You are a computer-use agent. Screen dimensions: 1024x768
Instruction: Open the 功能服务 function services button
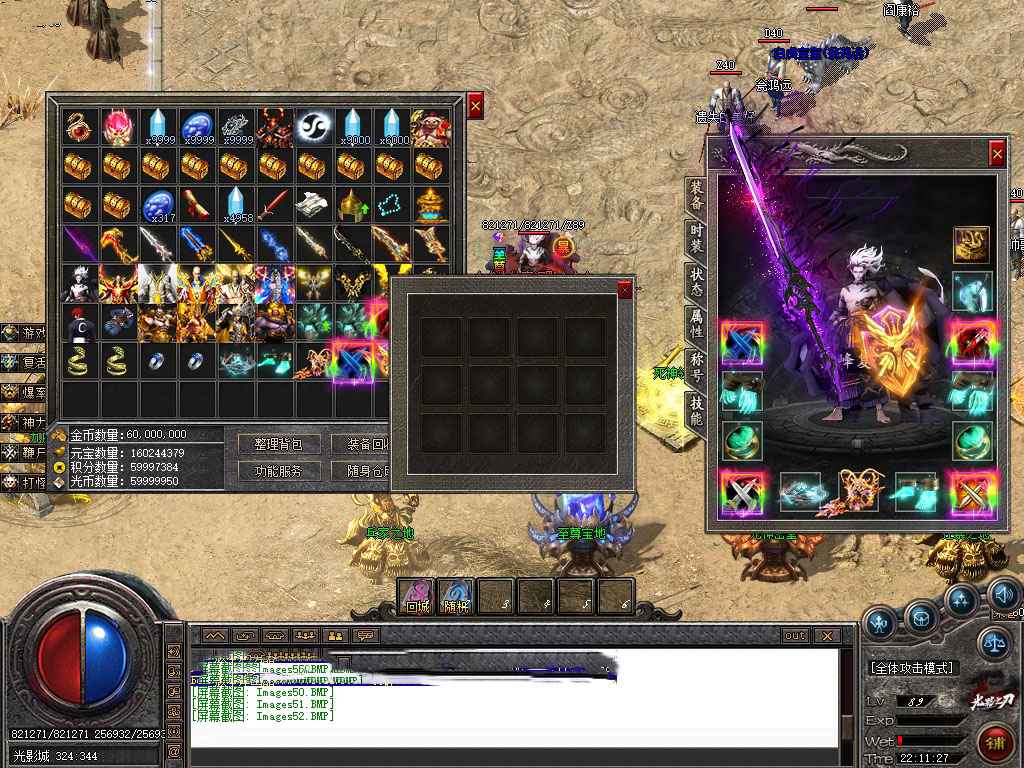coord(278,470)
